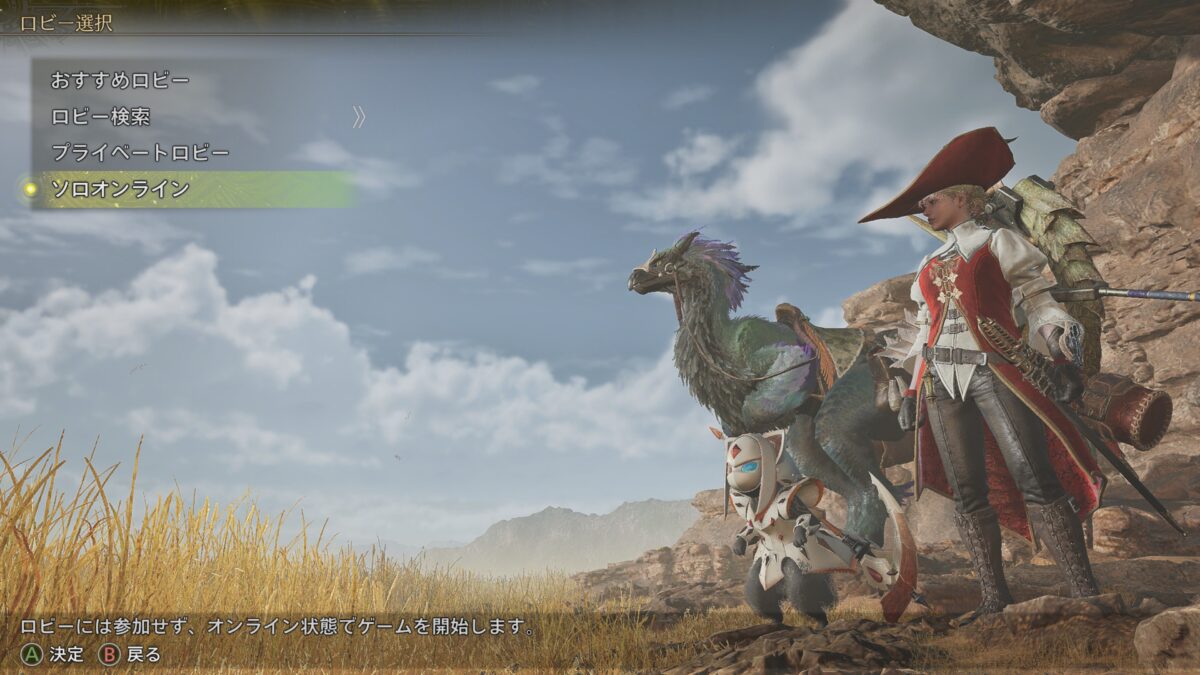Select the おすすめロビー menu entry
Screen dimensions: 1200x675
tap(120, 80)
